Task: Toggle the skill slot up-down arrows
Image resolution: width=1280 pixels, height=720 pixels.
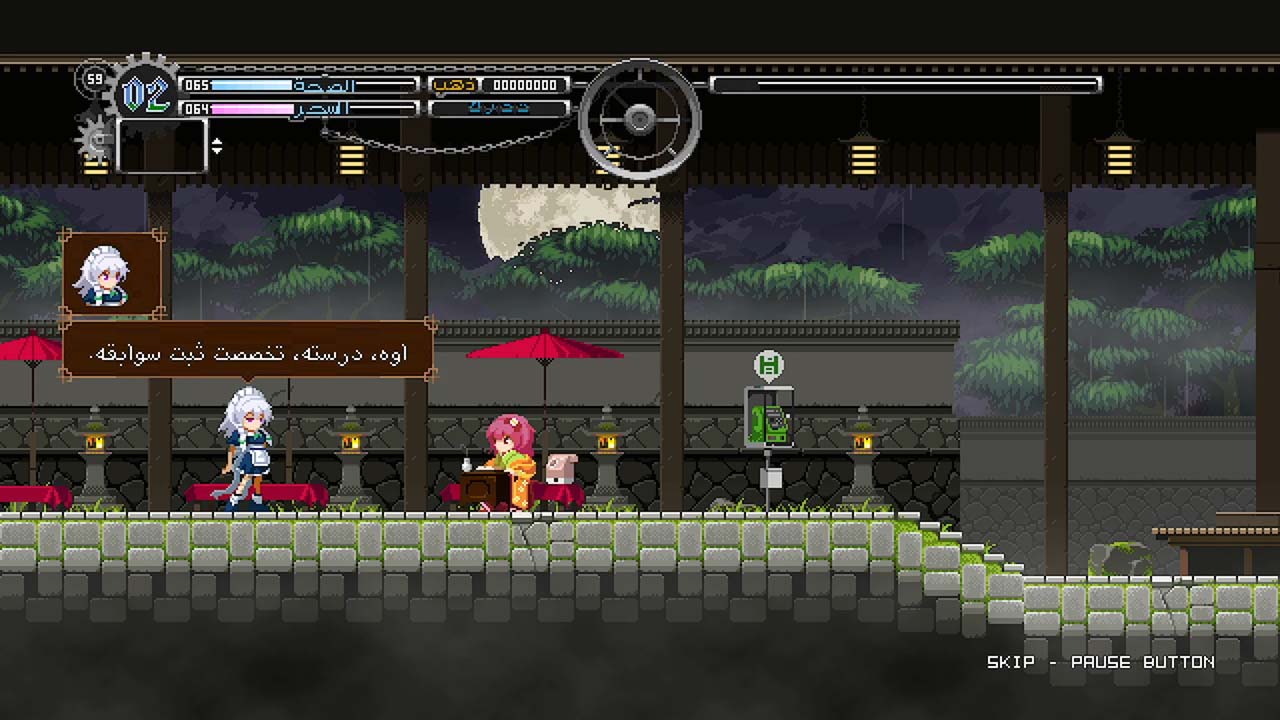Action: (217, 146)
